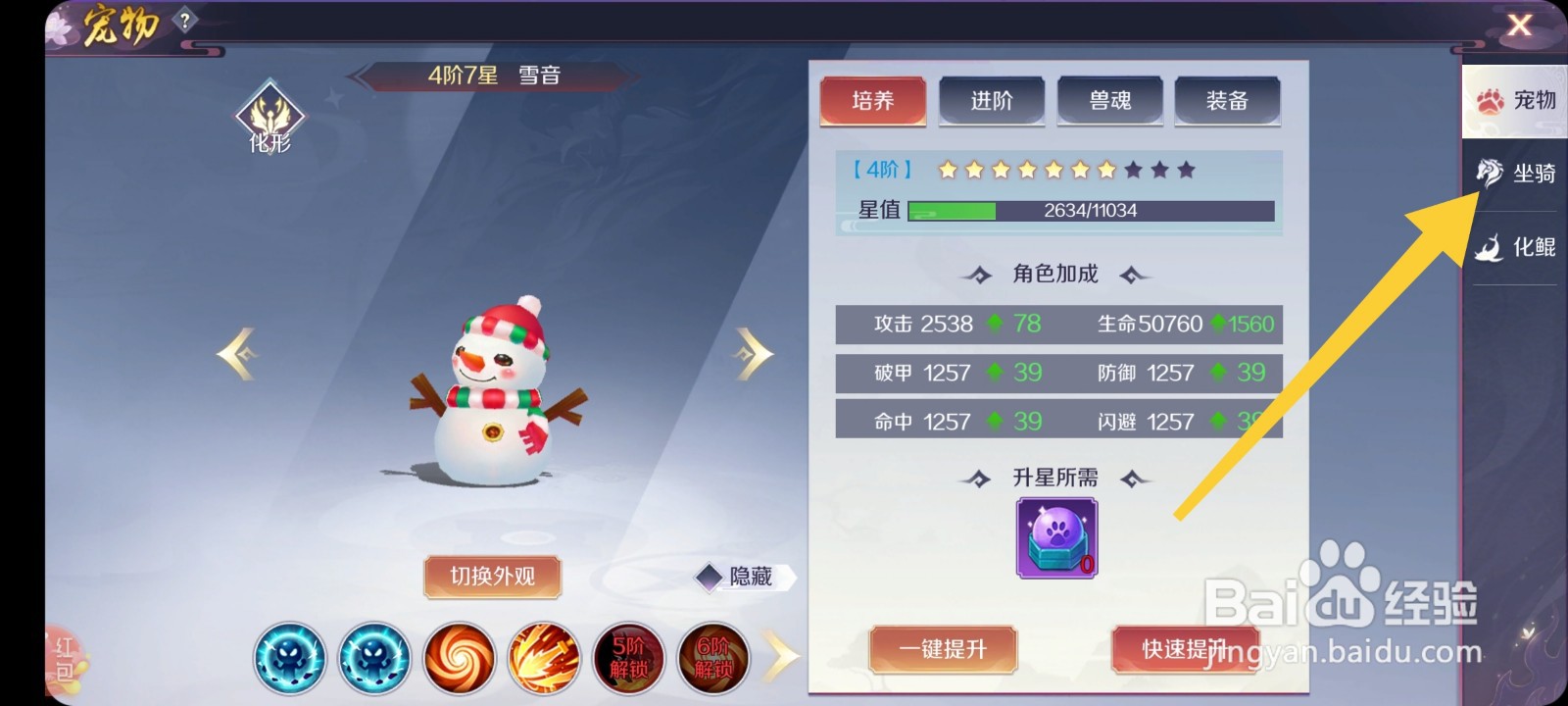Click the 切换外观 change appearance button

[x=492, y=578]
